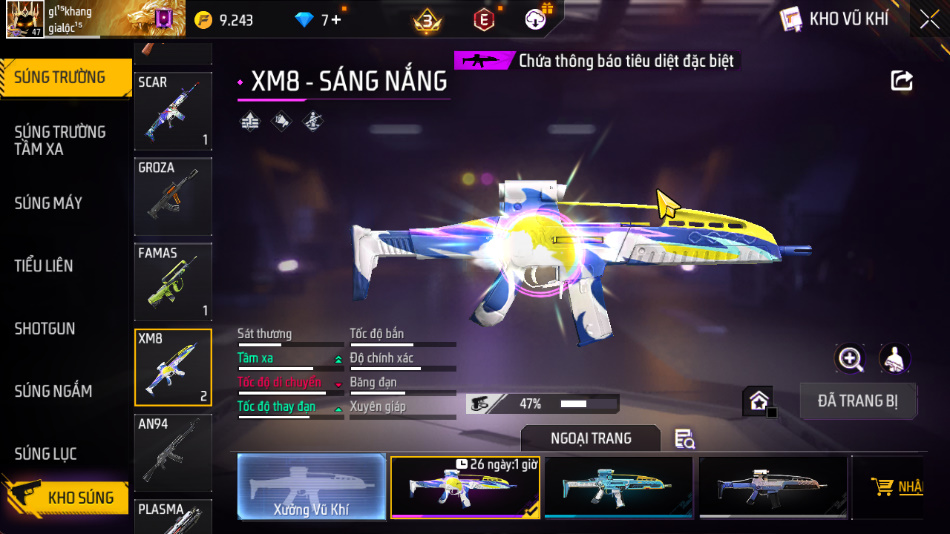Show the Shotgun category
Viewport: 950px width, 534px height.
point(45,328)
